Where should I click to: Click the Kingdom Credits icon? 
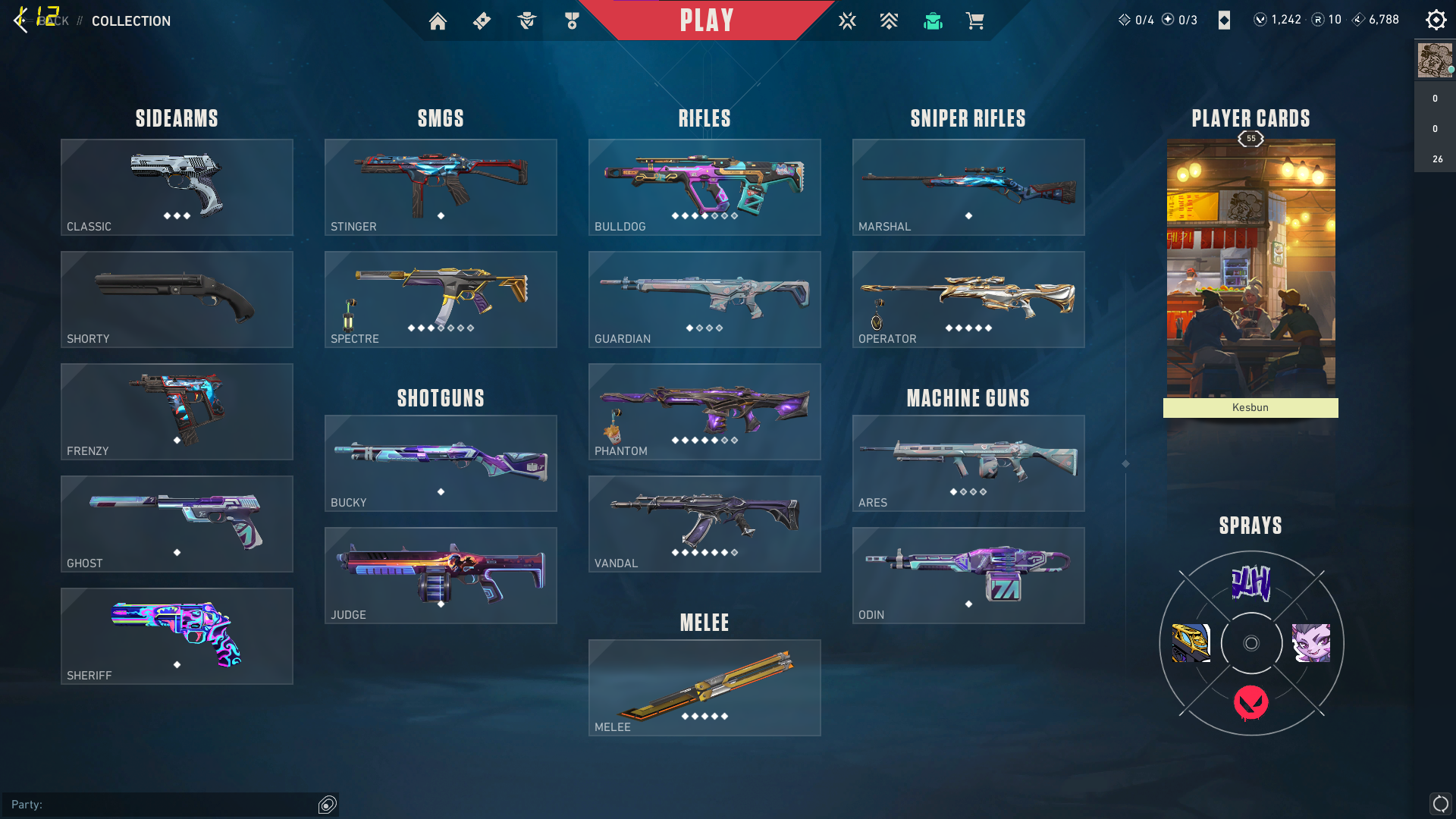1357,20
